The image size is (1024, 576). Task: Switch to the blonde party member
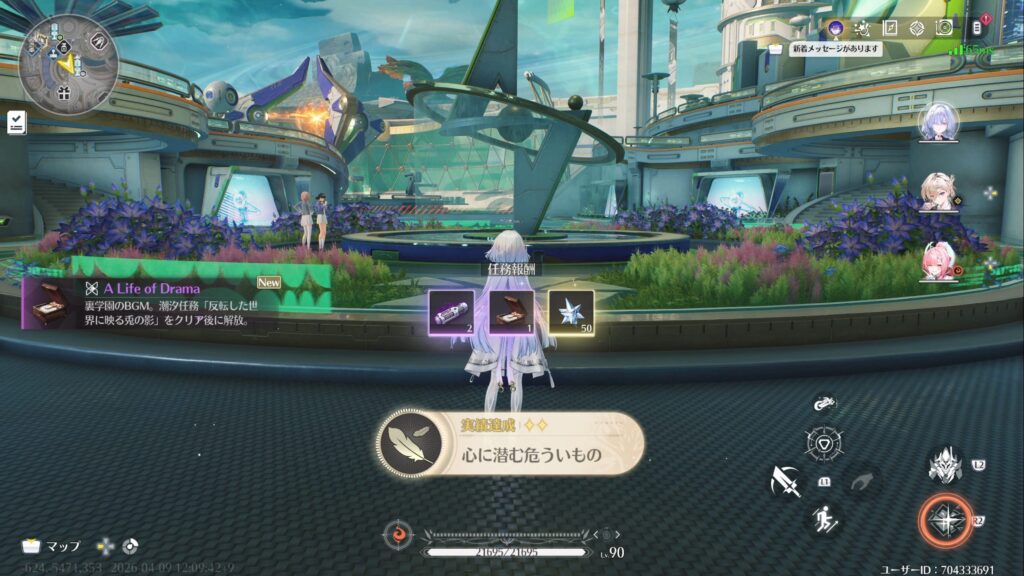938,192
